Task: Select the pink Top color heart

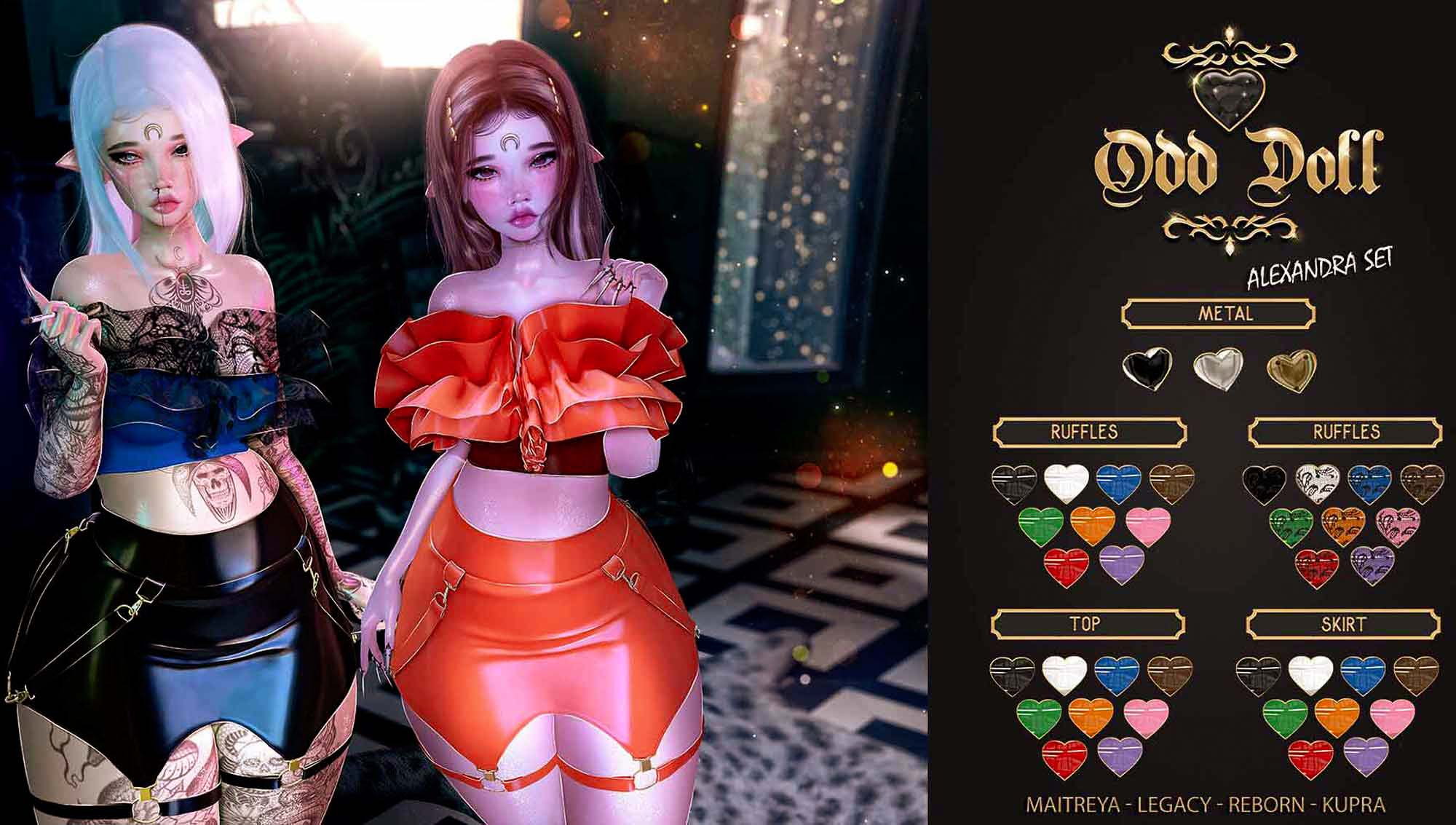Action: click(1146, 718)
